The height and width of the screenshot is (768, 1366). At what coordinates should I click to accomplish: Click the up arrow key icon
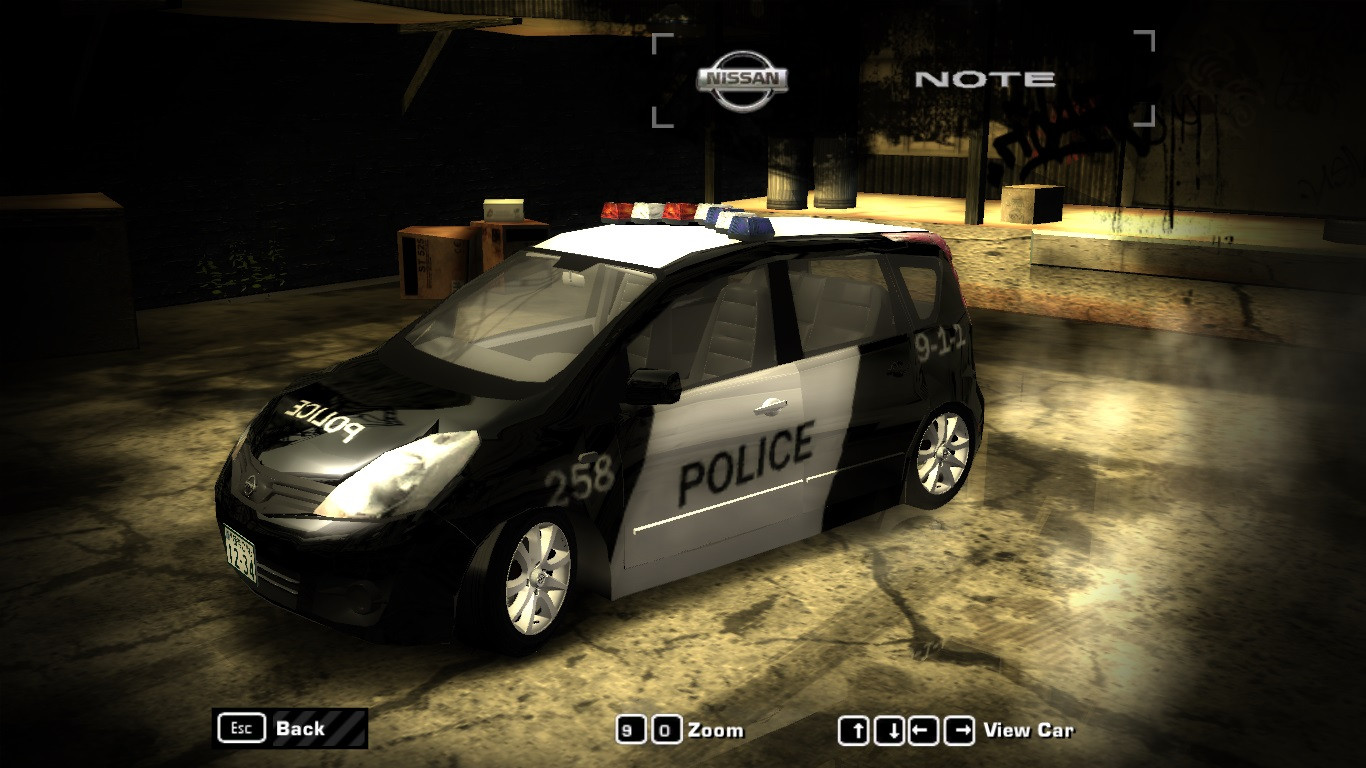click(855, 730)
